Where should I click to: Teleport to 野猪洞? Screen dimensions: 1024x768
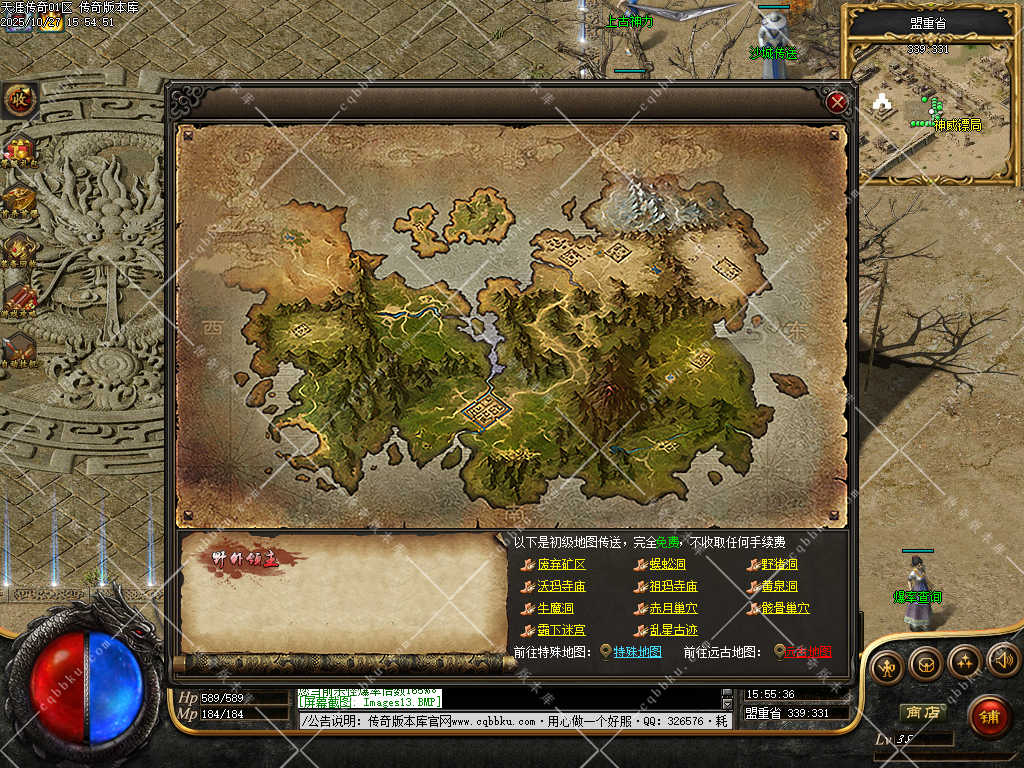click(779, 564)
